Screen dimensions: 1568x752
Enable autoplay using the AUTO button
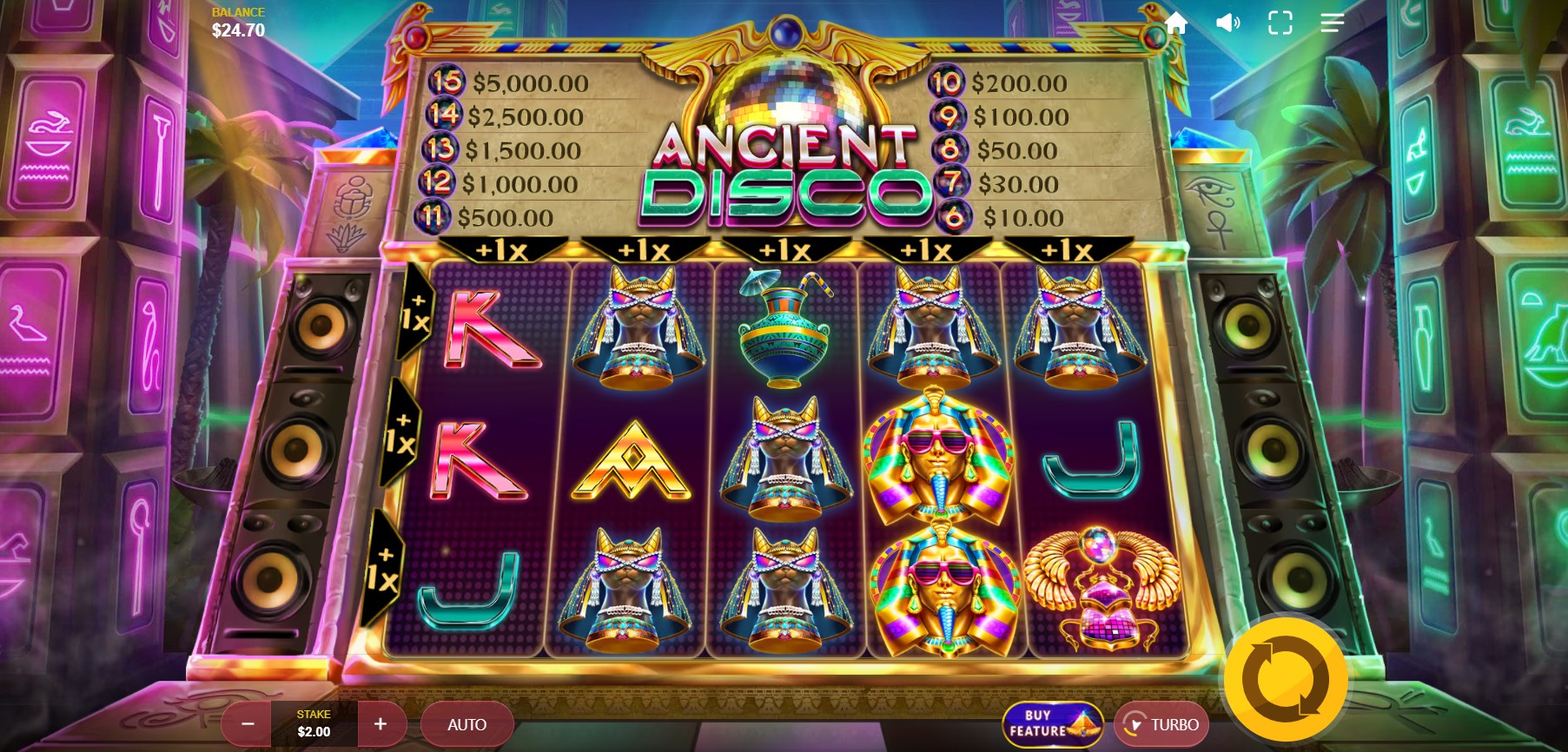466,723
